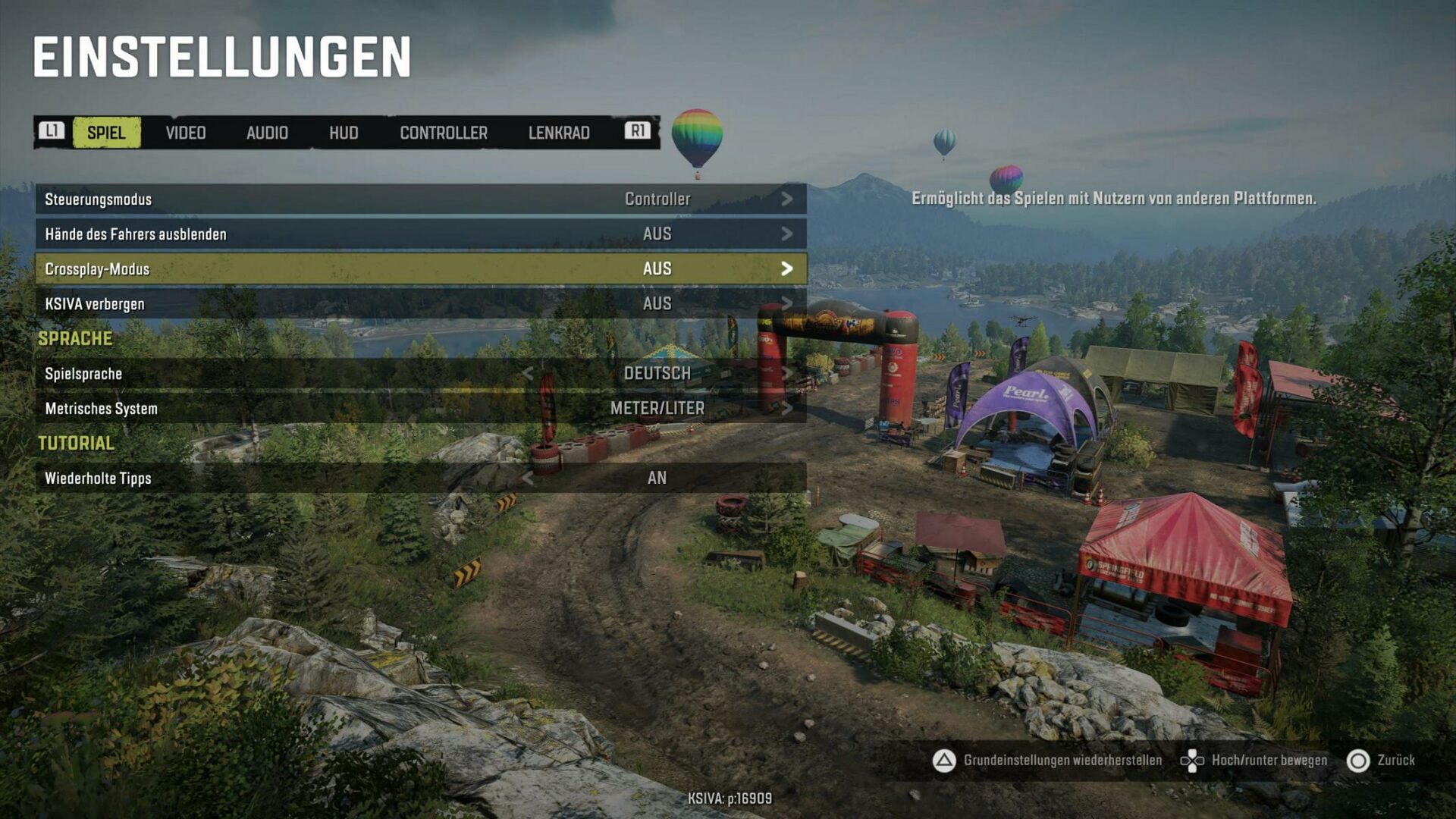Click the d-pad icon beside Hoch/runter bewegen

(1193, 758)
